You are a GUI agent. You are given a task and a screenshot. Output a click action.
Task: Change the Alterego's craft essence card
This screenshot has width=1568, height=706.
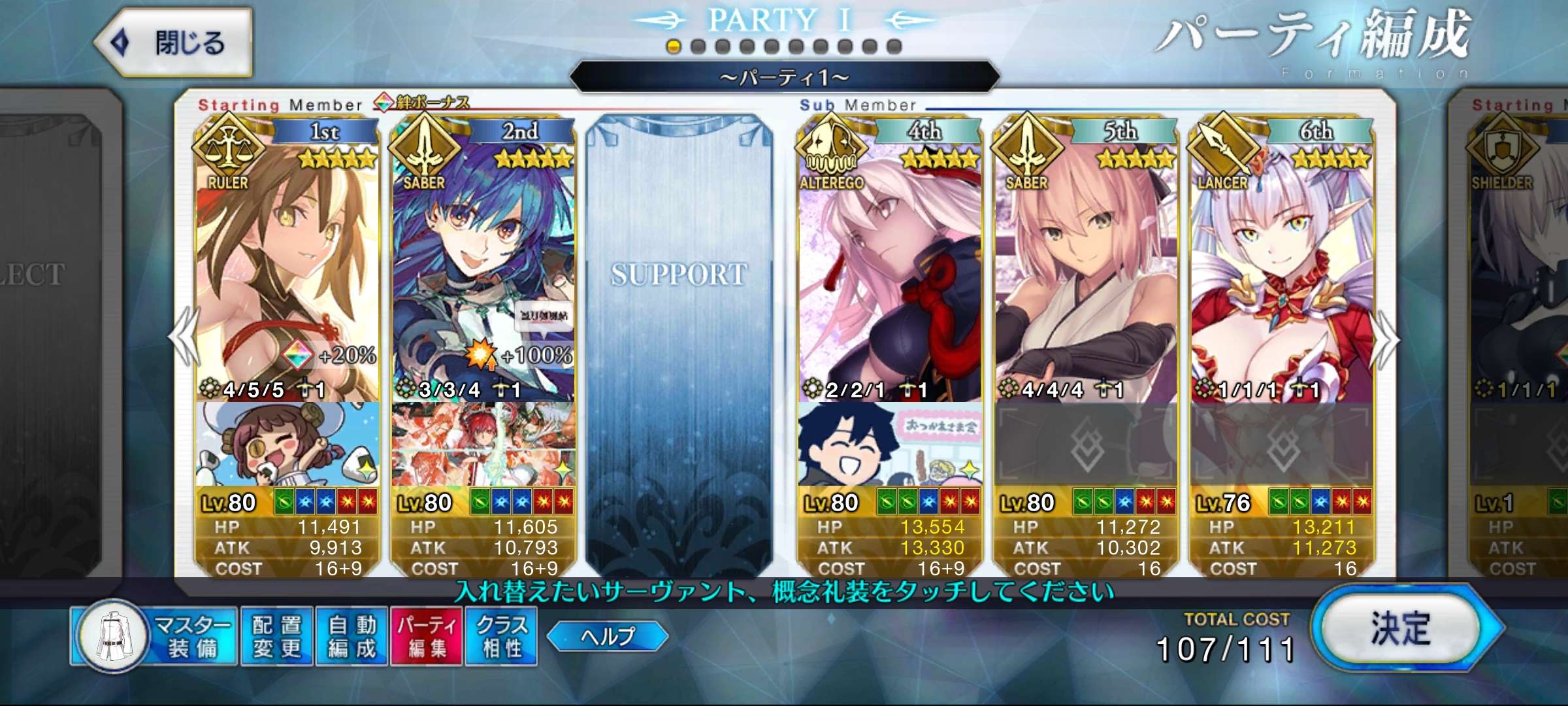[x=890, y=445]
